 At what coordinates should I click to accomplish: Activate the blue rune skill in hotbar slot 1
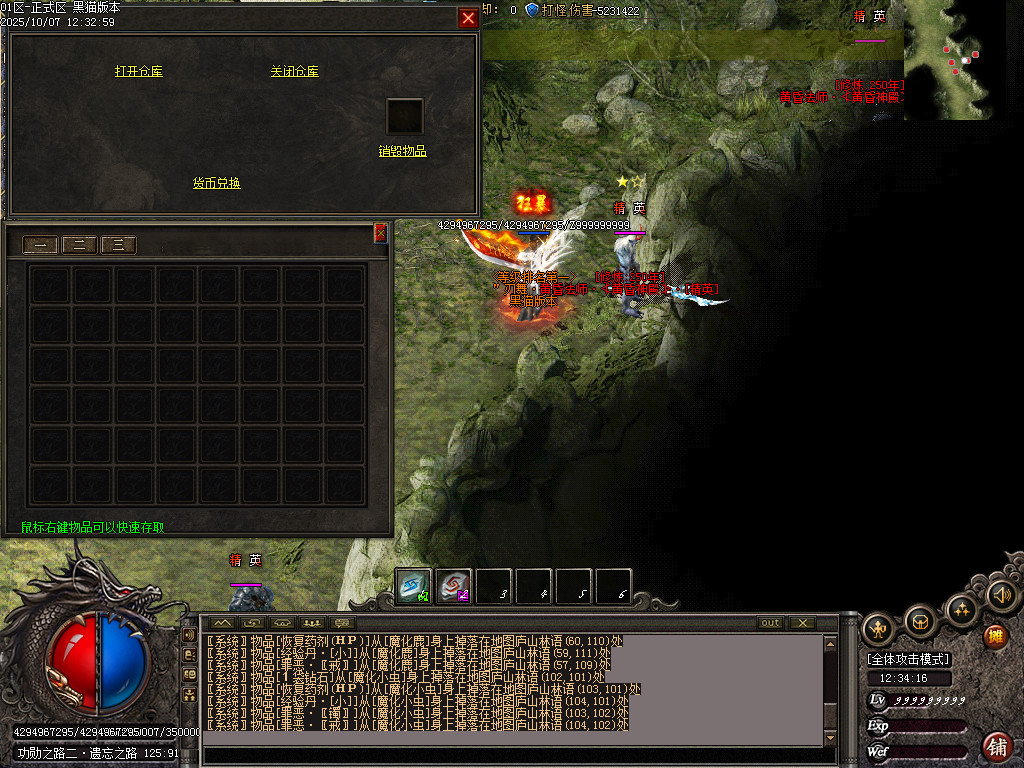point(413,587)
